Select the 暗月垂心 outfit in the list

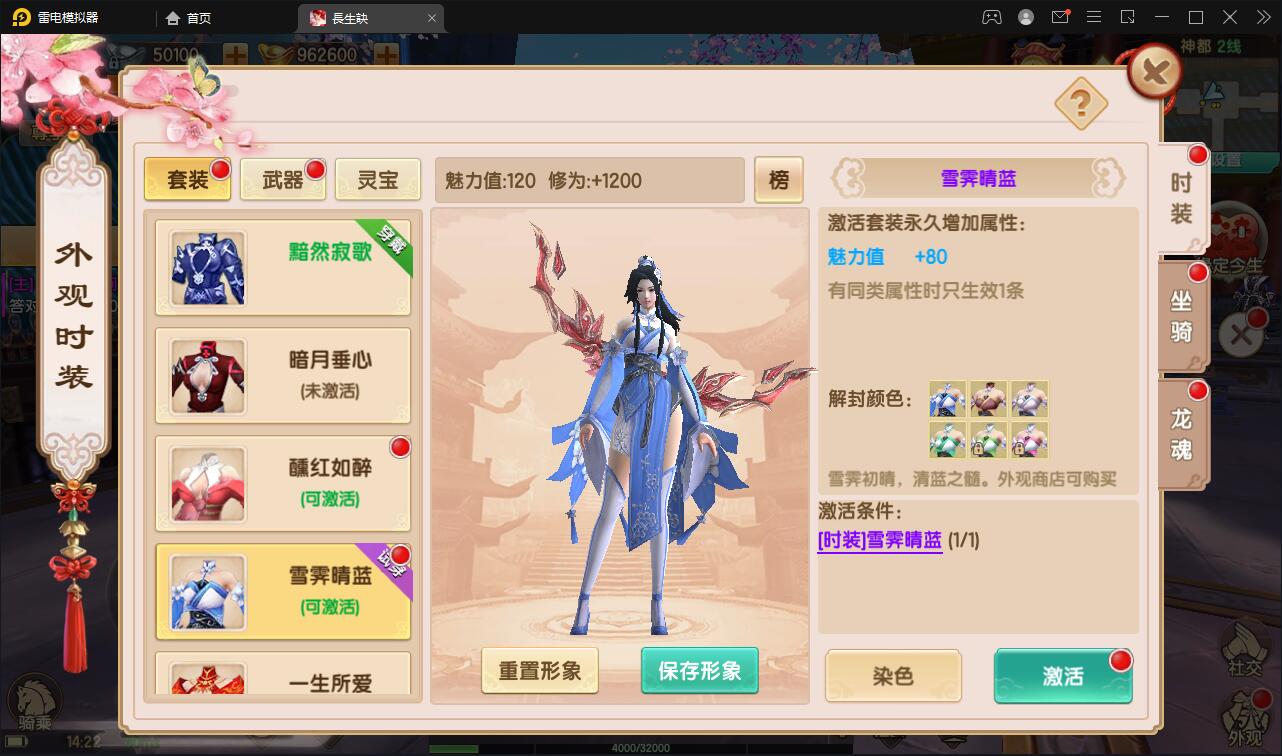[283, 375]
